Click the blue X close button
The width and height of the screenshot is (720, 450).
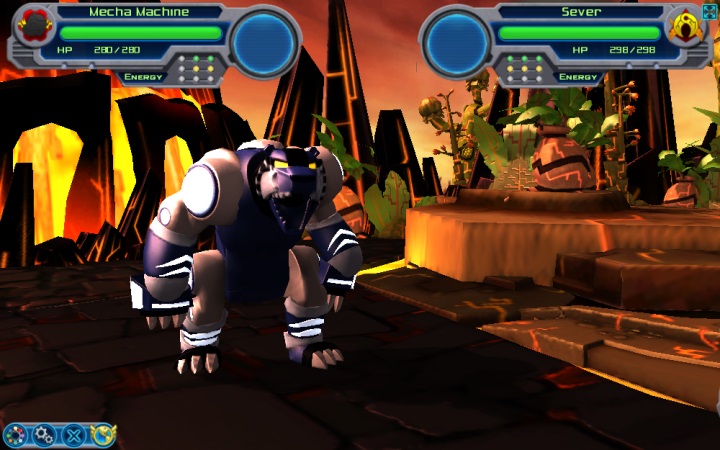(73, 435)
